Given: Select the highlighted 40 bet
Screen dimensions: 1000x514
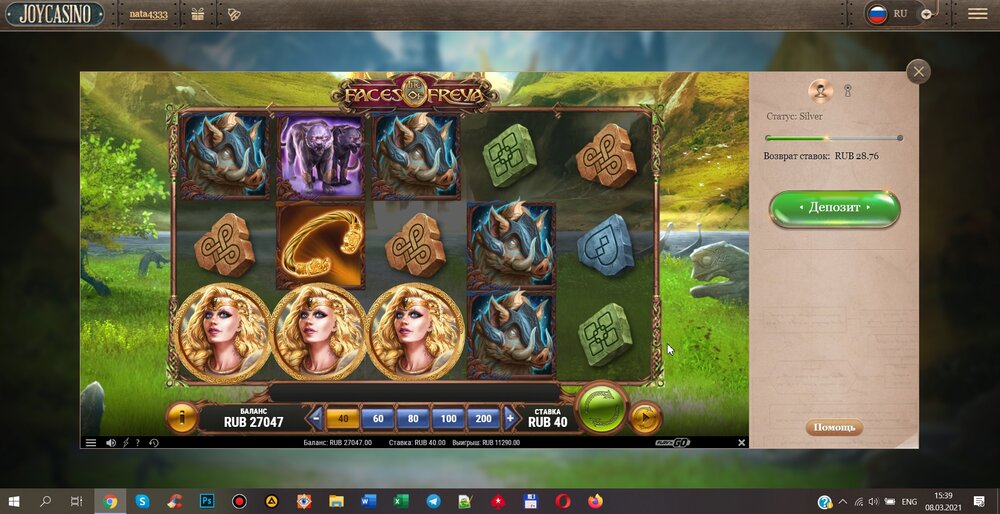Looking at the screenshot, I should pos(343,418).
